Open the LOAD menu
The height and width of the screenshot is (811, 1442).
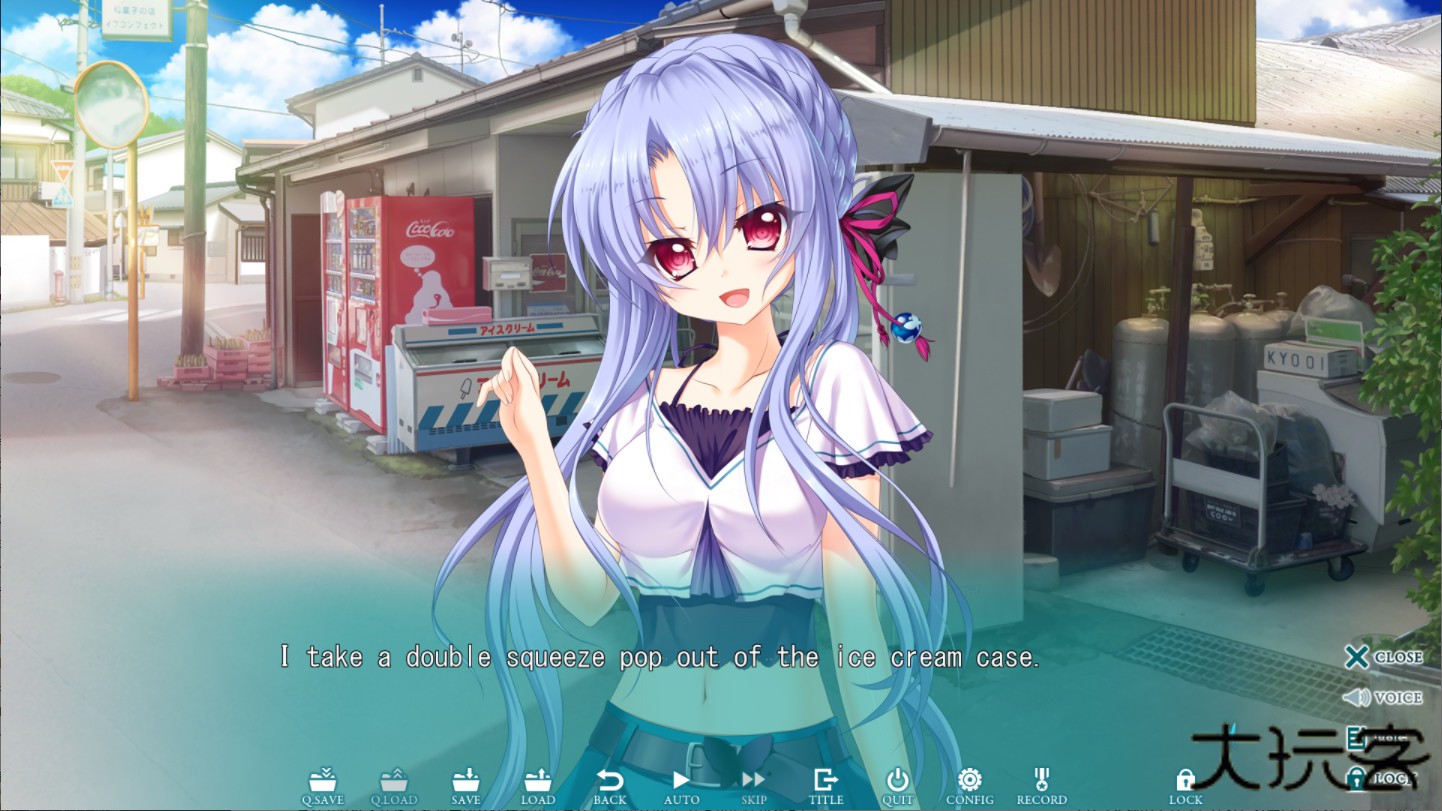(x=538, y=786)
